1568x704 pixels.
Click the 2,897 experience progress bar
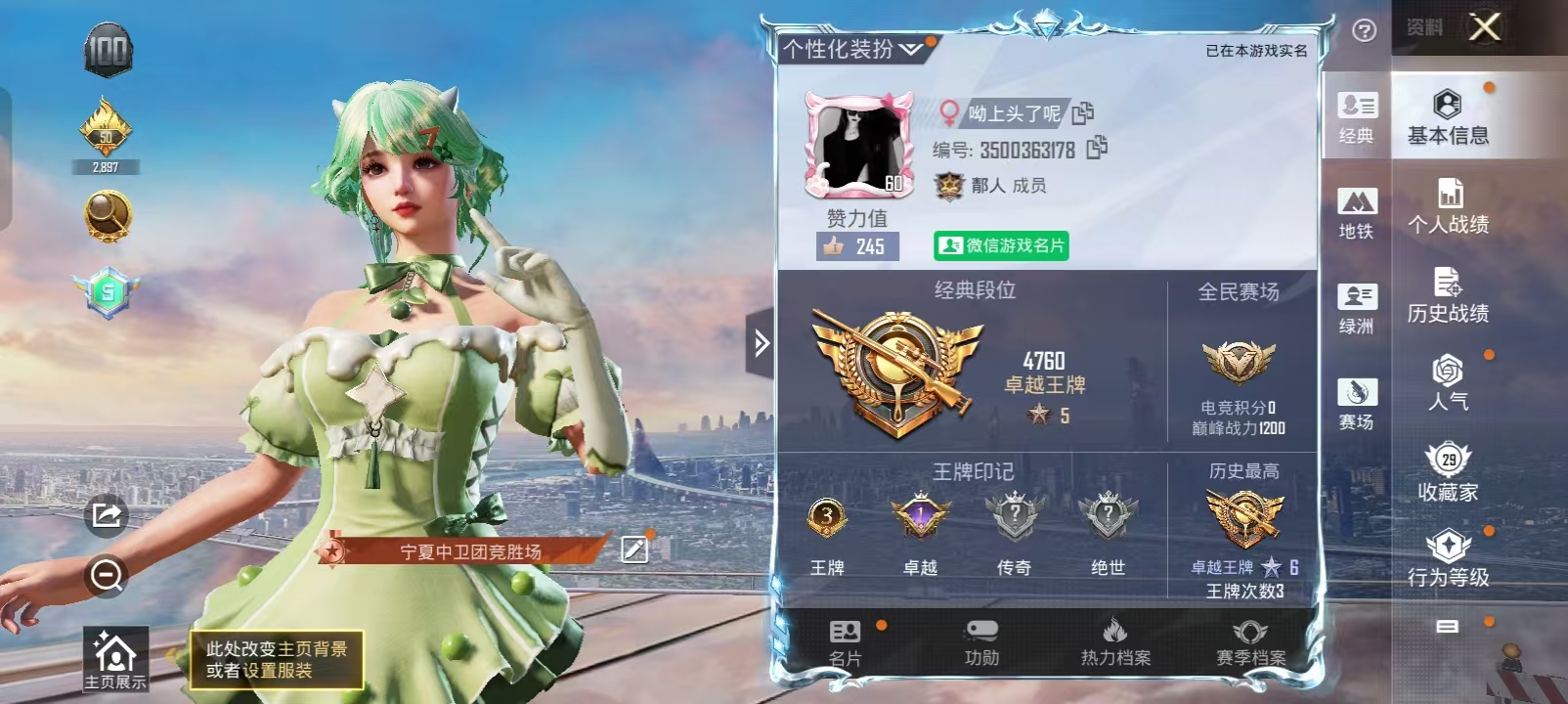(x=106, y=166)
